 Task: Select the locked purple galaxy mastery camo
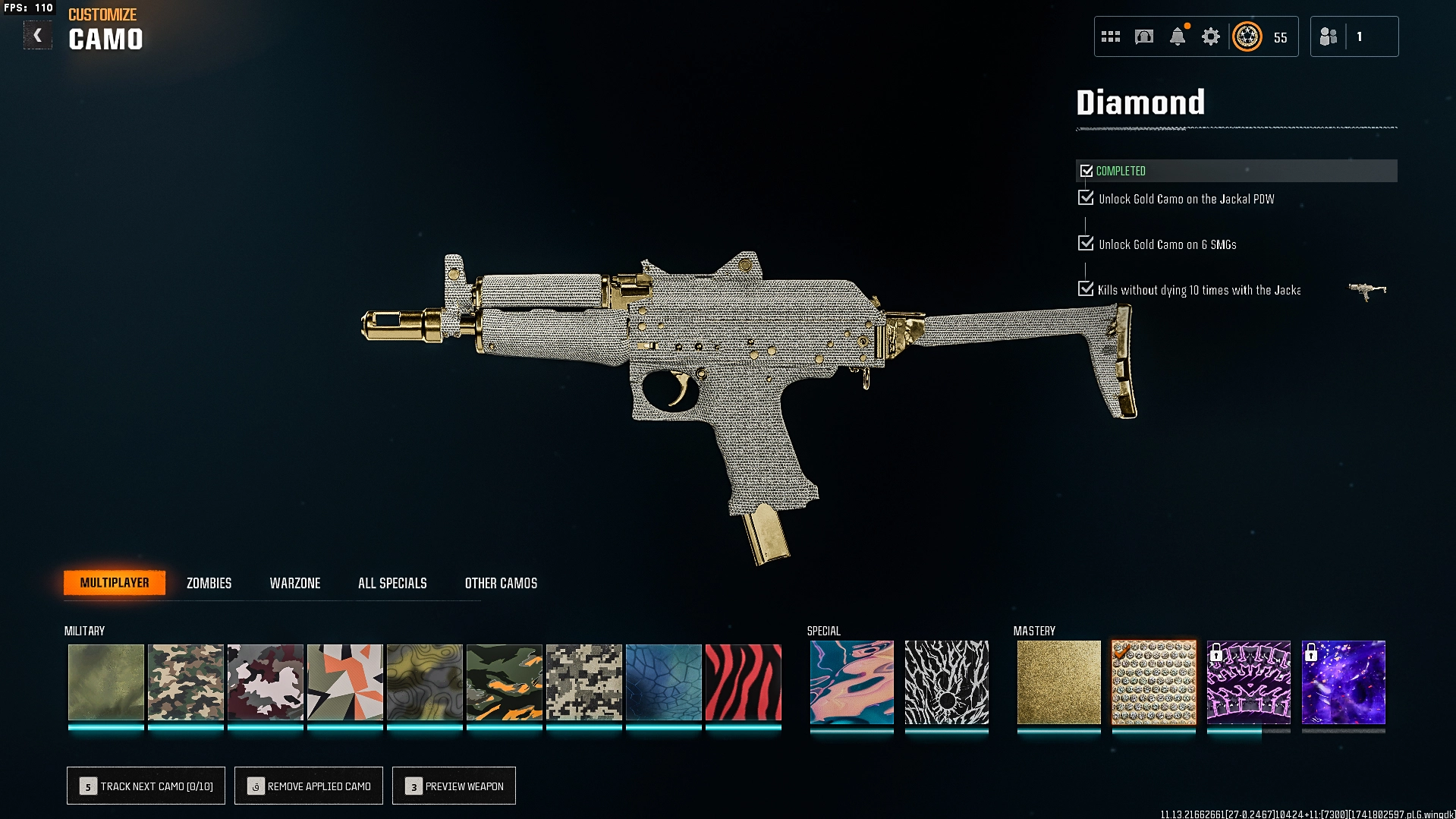coord(1343,682)
